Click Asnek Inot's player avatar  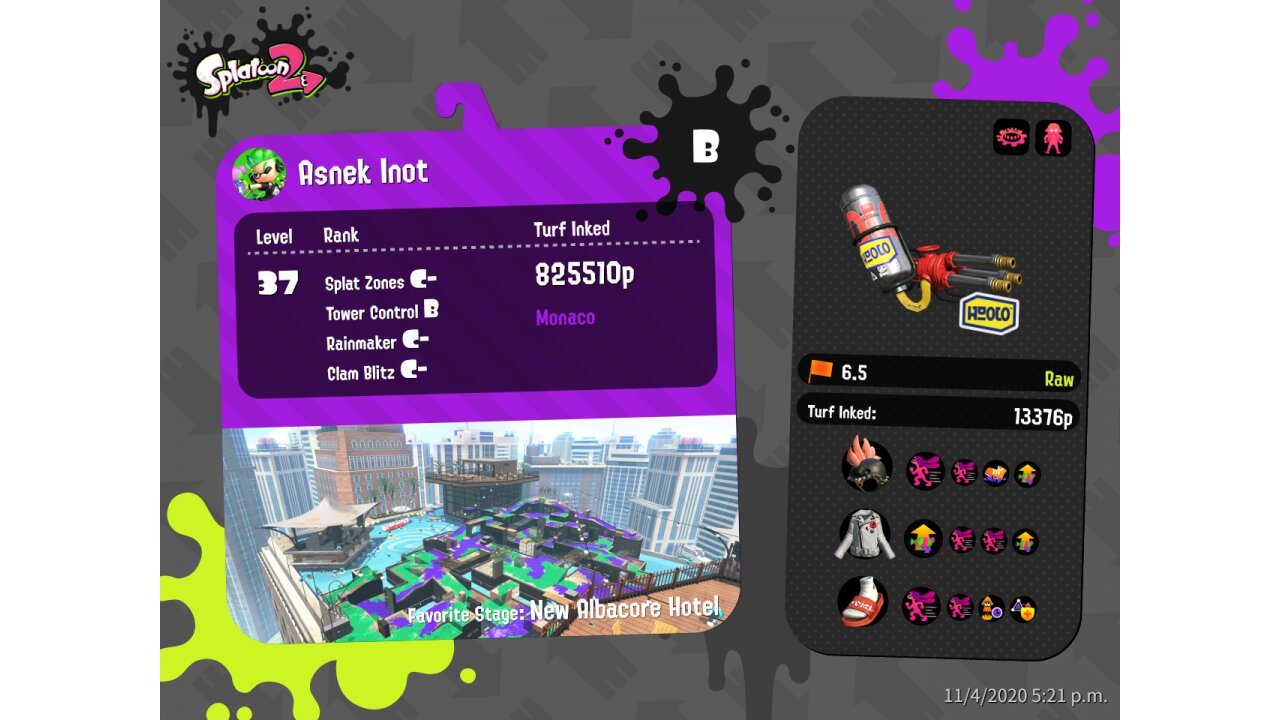point(258,175)
